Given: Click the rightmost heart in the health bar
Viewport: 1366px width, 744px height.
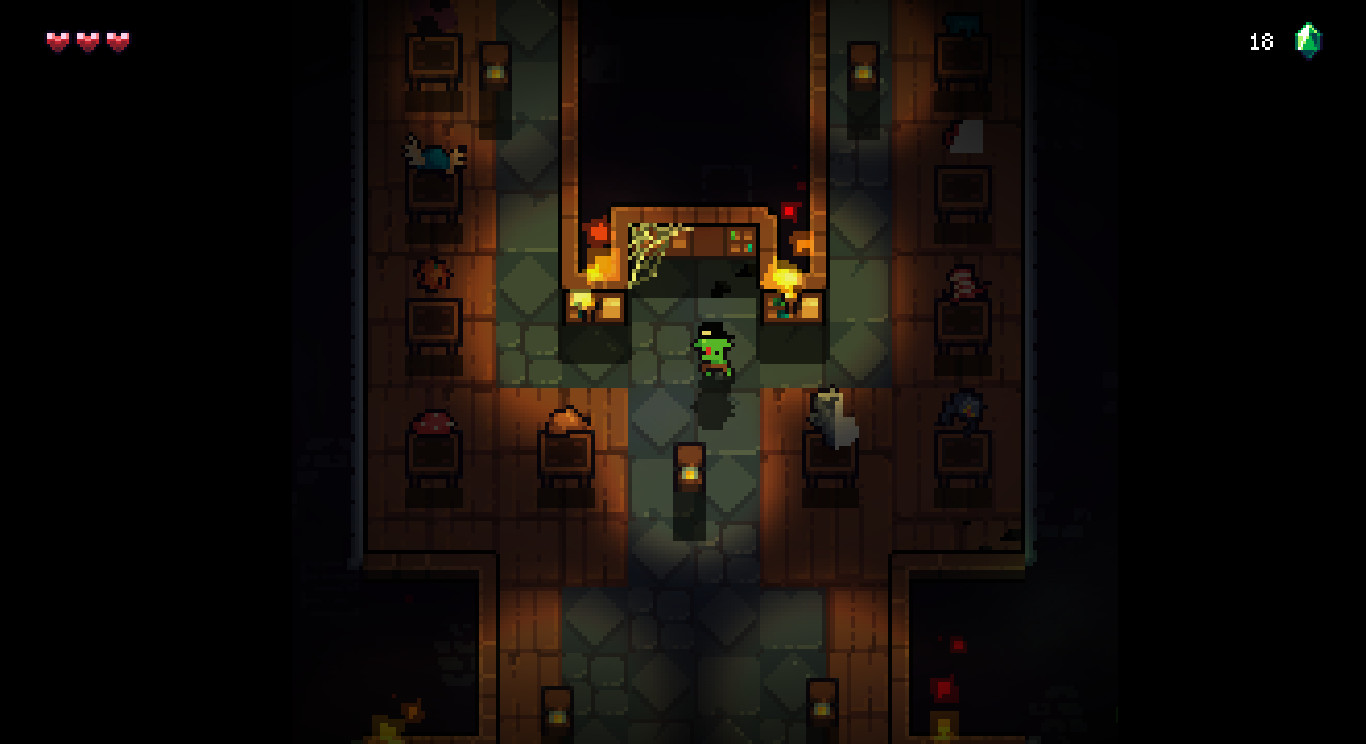Looking at the screenshot, I should (117, 41).
